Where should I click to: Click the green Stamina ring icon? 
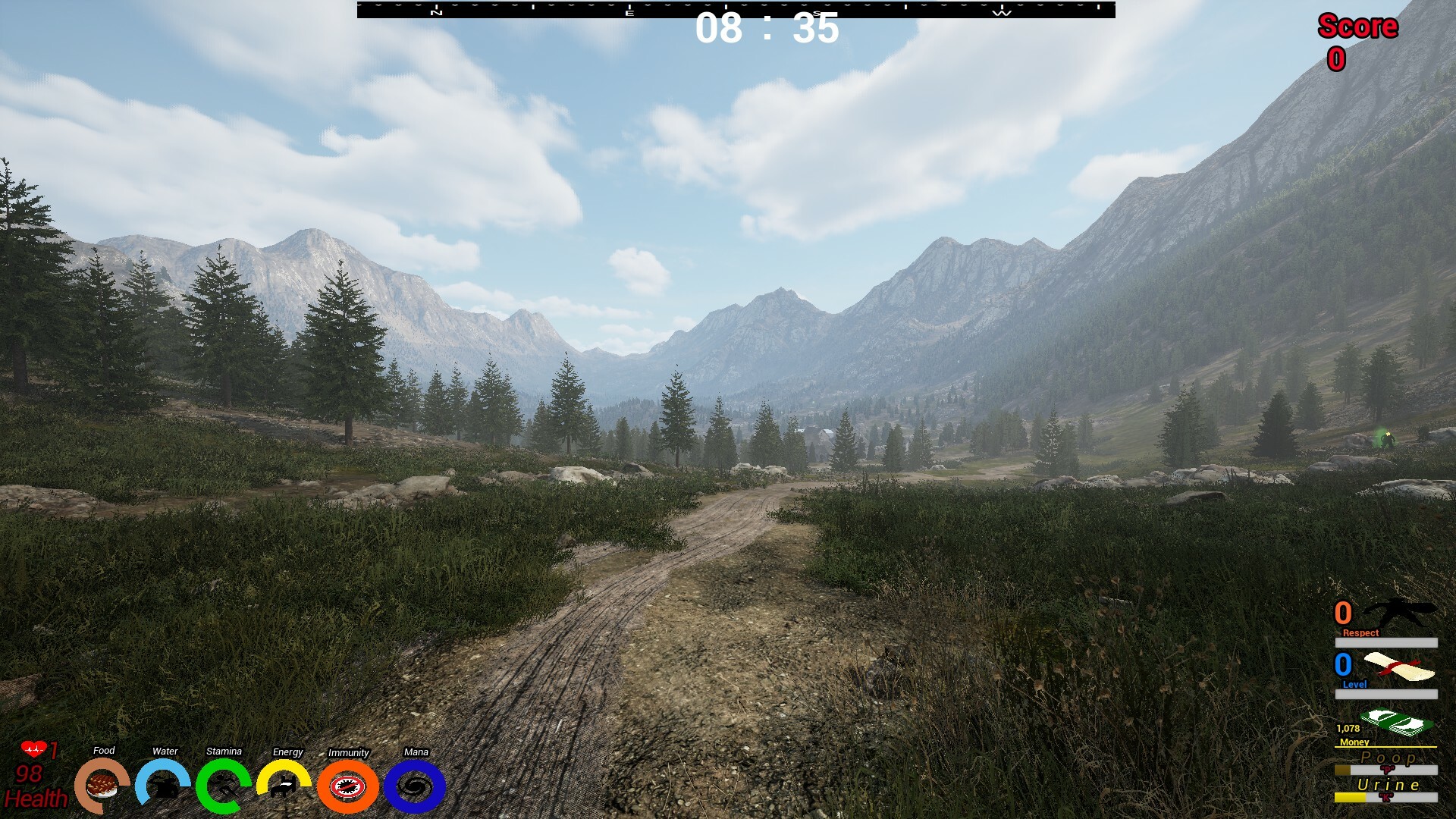[223, 786]
